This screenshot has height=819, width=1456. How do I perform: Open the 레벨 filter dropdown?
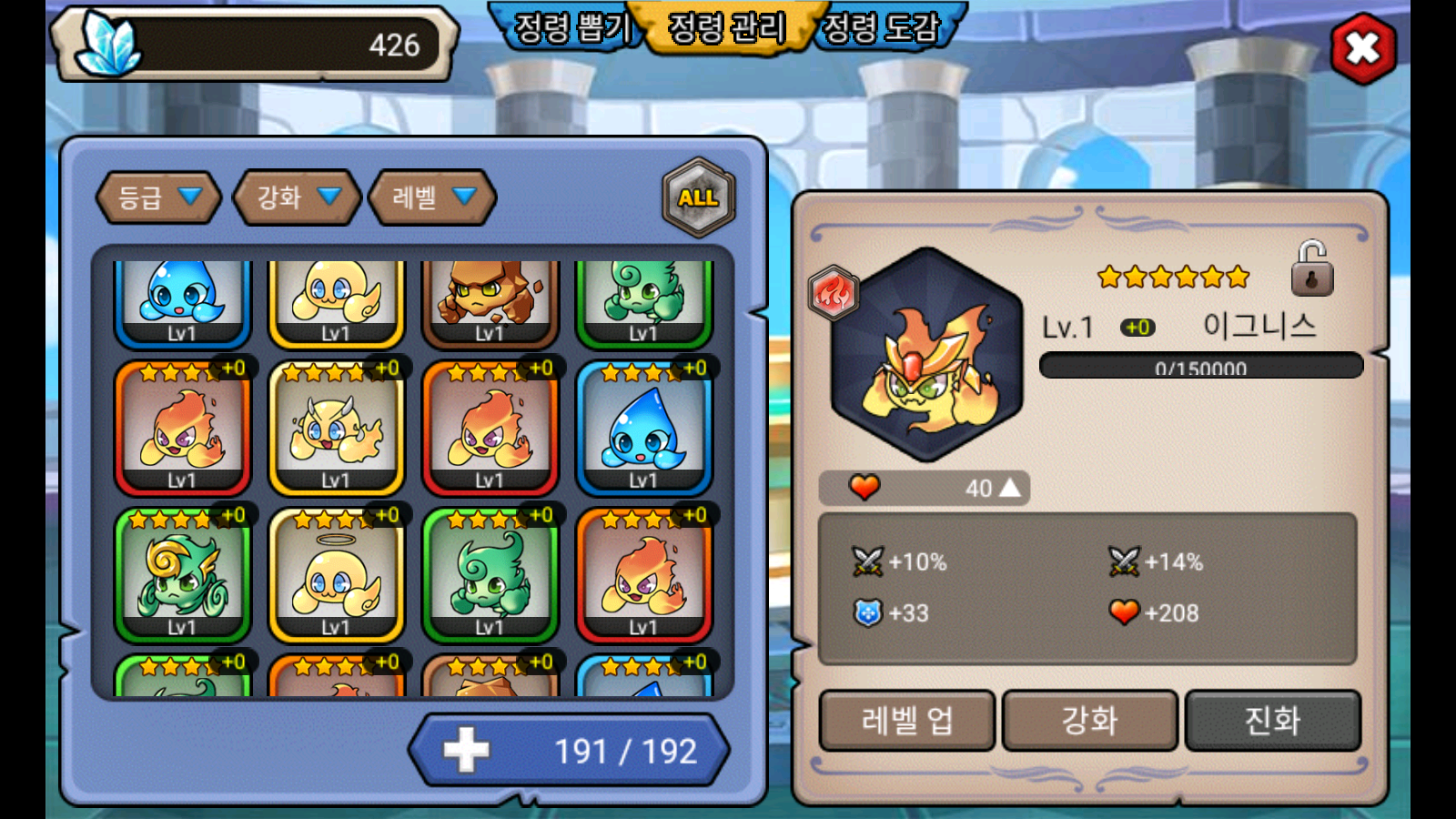click(x=432, y=197)
